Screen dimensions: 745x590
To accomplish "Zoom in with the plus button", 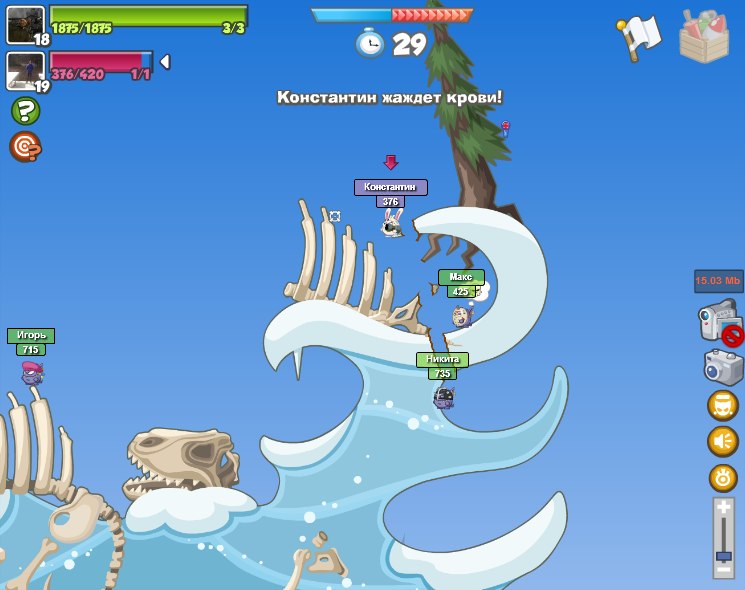I will (724, 508).
